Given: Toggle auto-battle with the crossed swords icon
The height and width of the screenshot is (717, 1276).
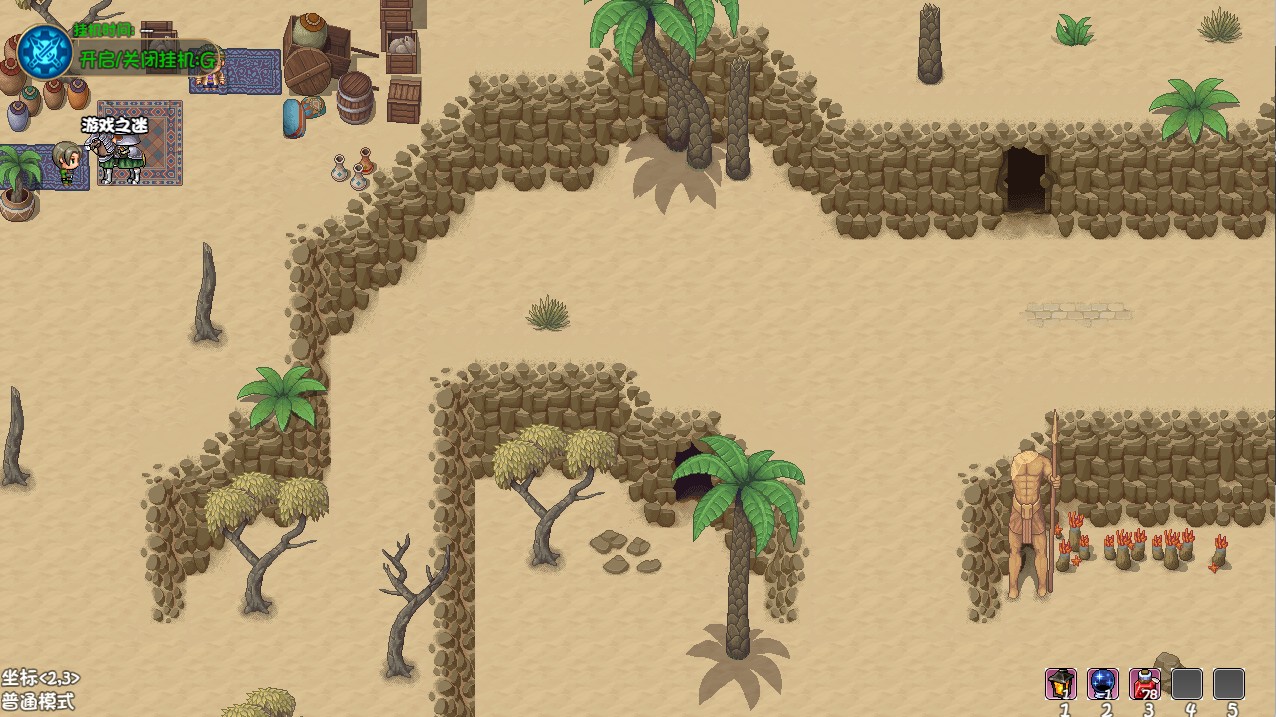Looking at the screenshot, I should [x=45, y=51].
